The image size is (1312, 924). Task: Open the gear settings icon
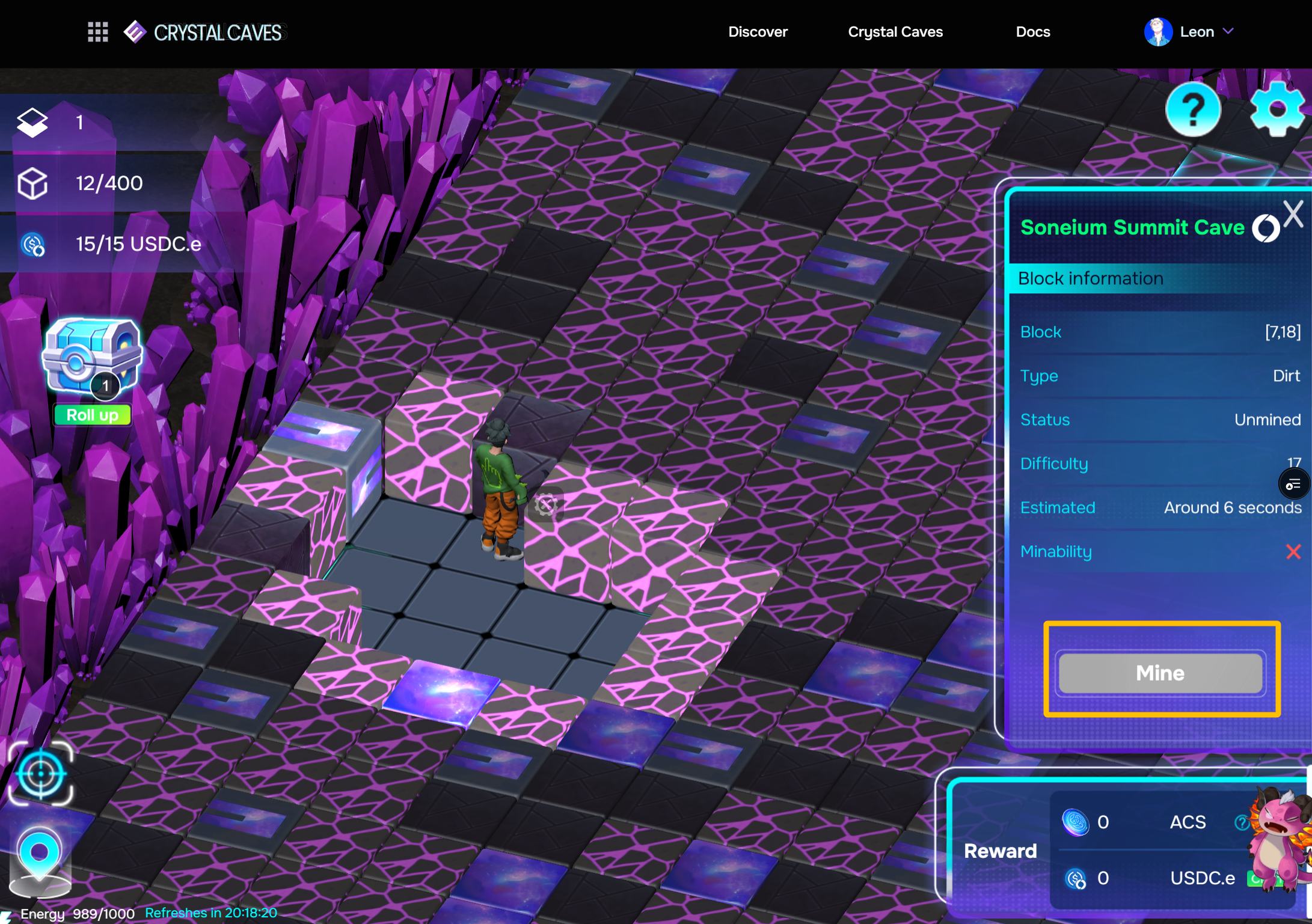(1277, 109)
